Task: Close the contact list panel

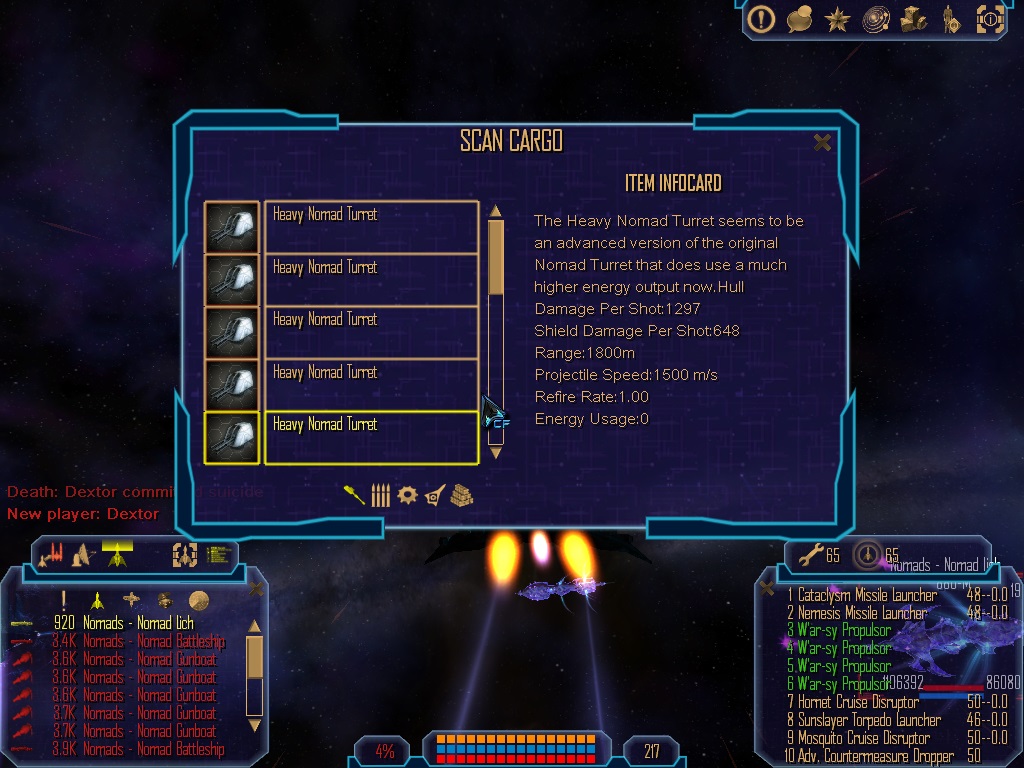Action: [x=256, y=590]
